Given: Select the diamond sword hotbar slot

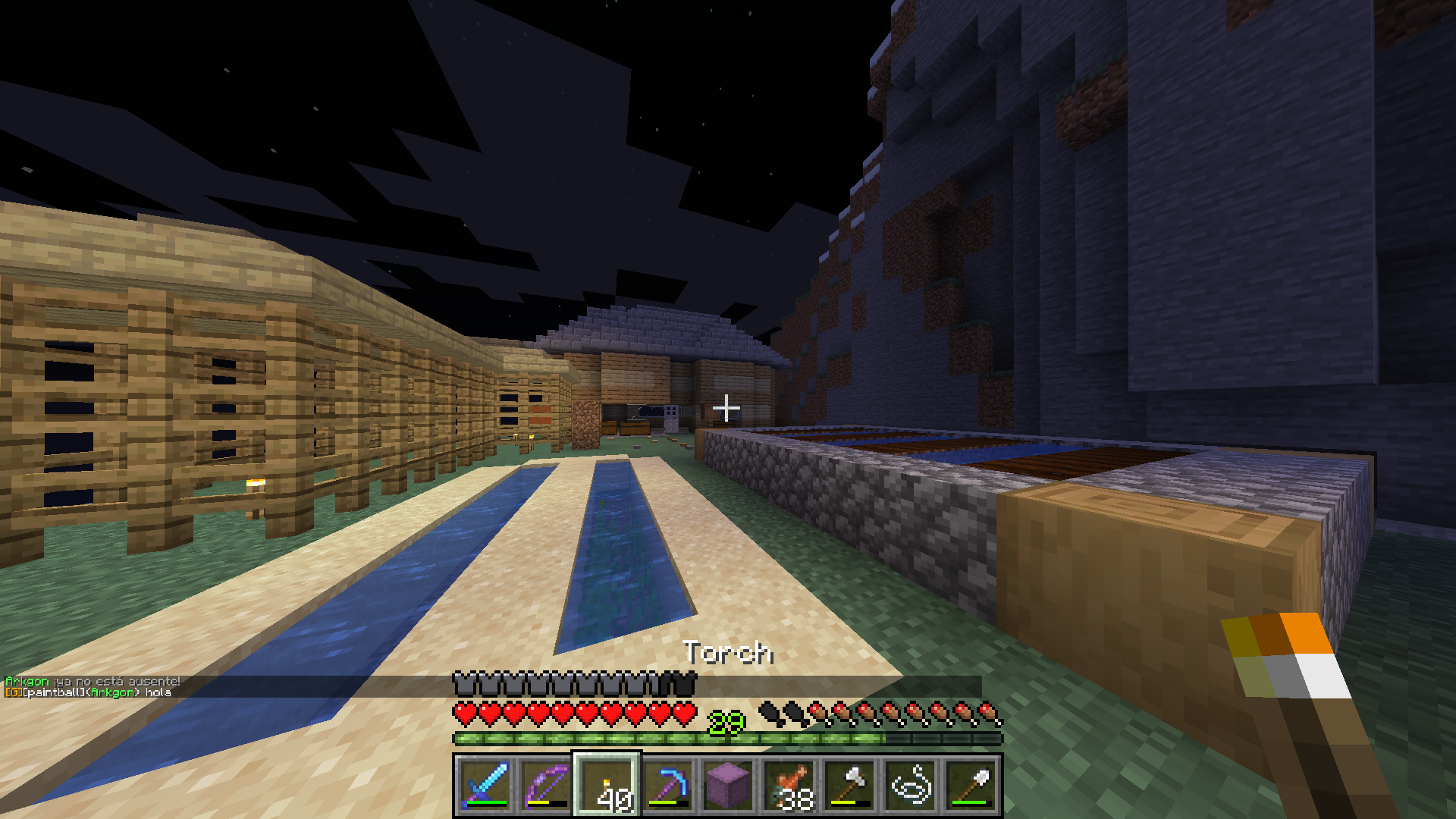Looking at the screenshot, I should pos(485,785).
